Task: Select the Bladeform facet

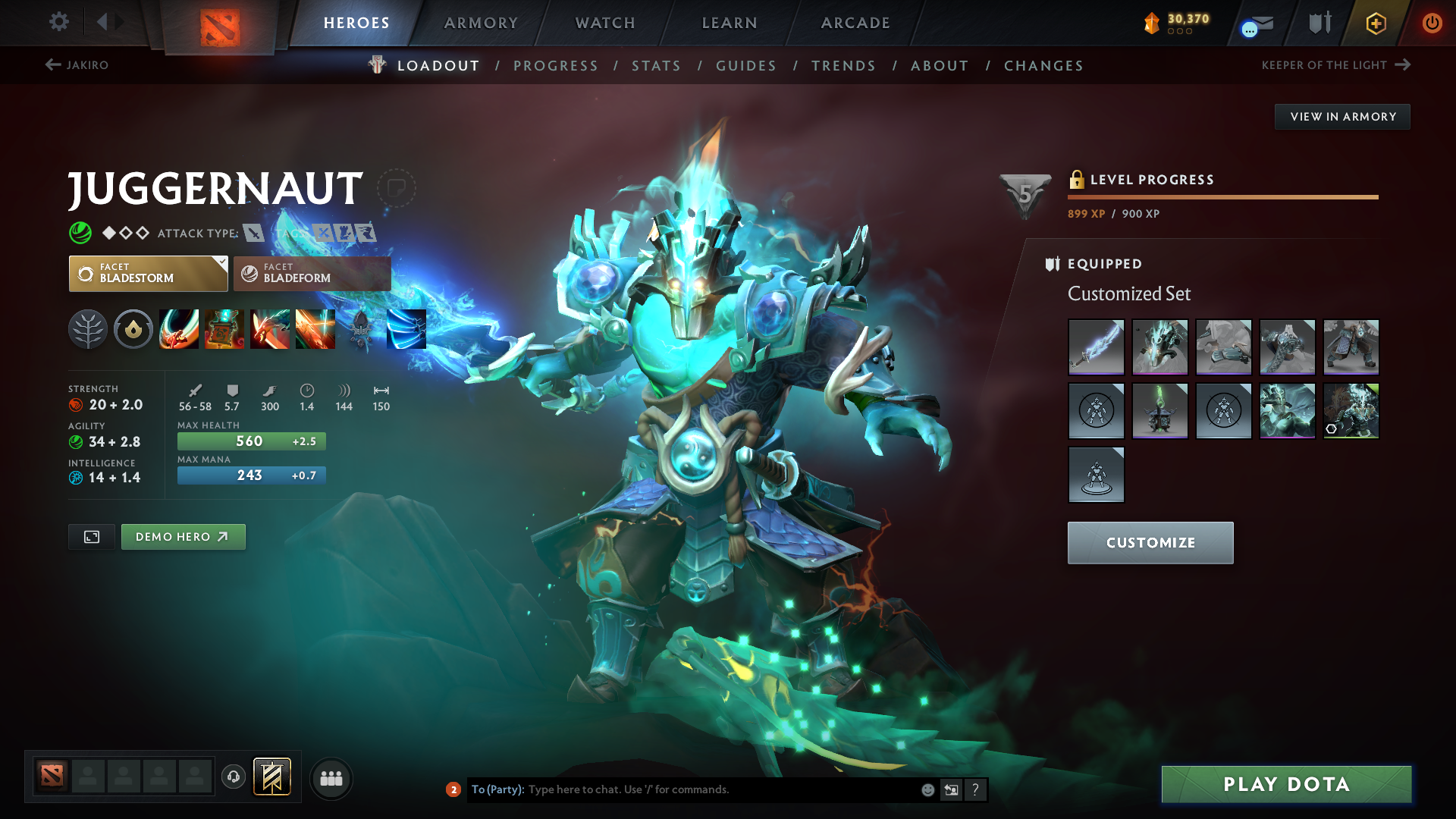Action: coord(311,274)
